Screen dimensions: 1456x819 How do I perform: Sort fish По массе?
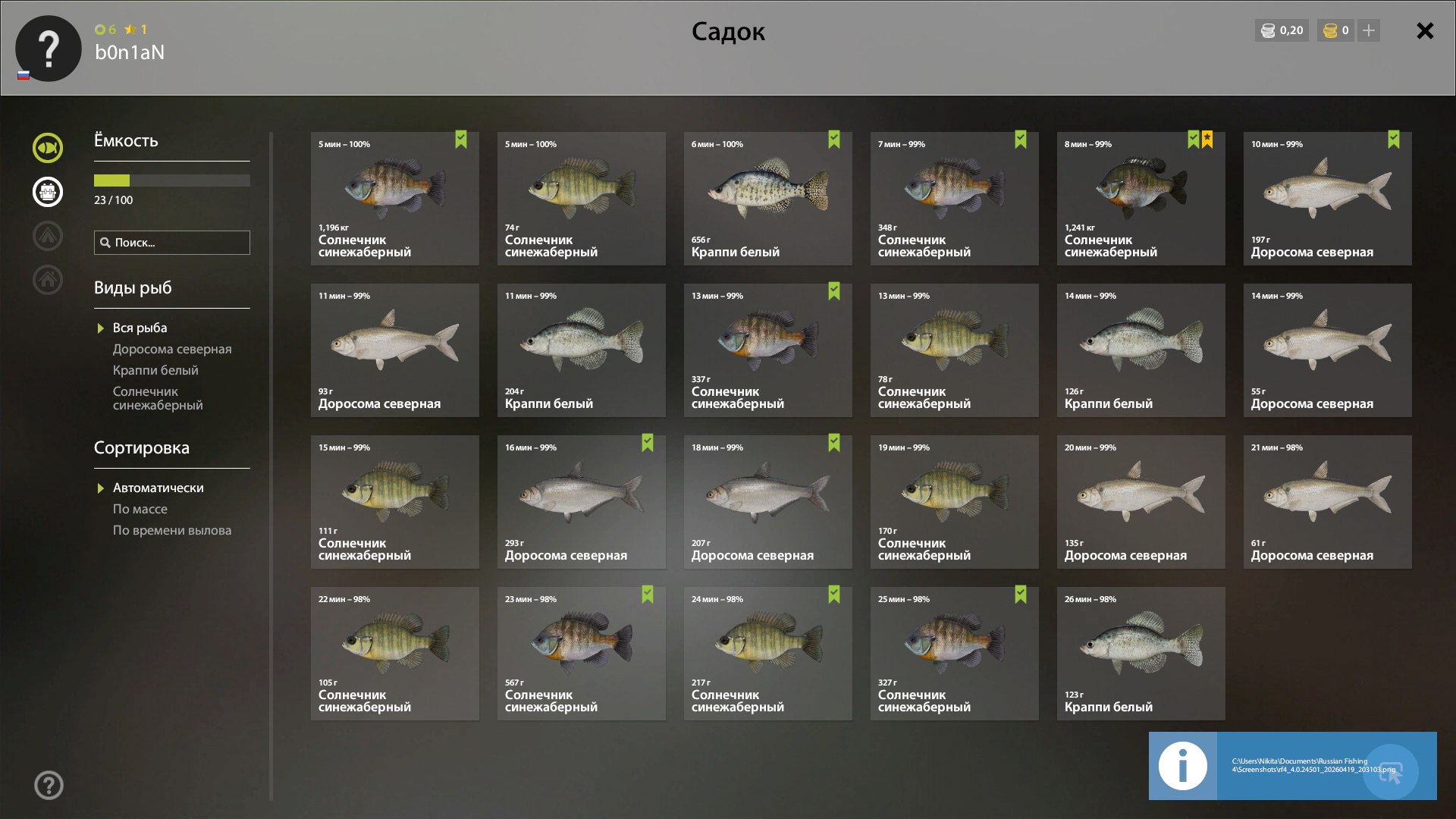140,510
